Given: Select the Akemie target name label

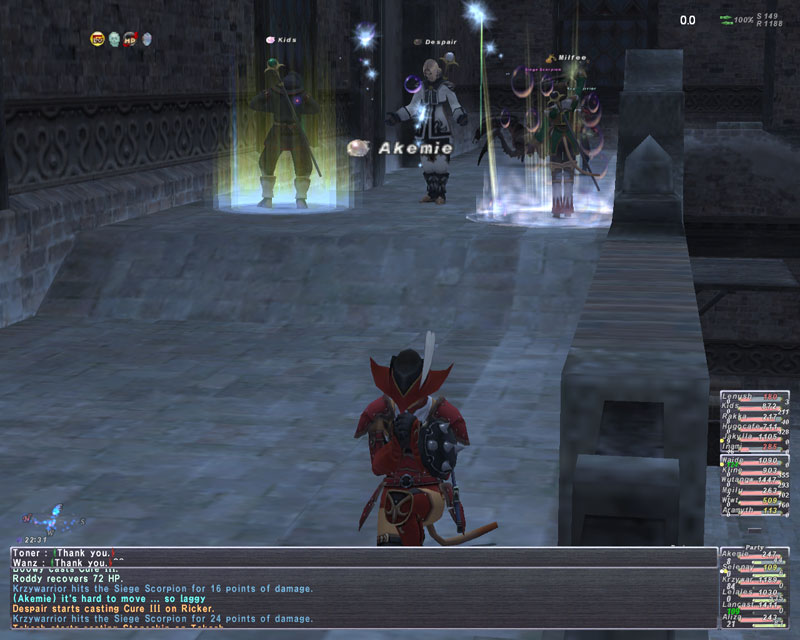Looking at the screenshot, I should point(414,148).
